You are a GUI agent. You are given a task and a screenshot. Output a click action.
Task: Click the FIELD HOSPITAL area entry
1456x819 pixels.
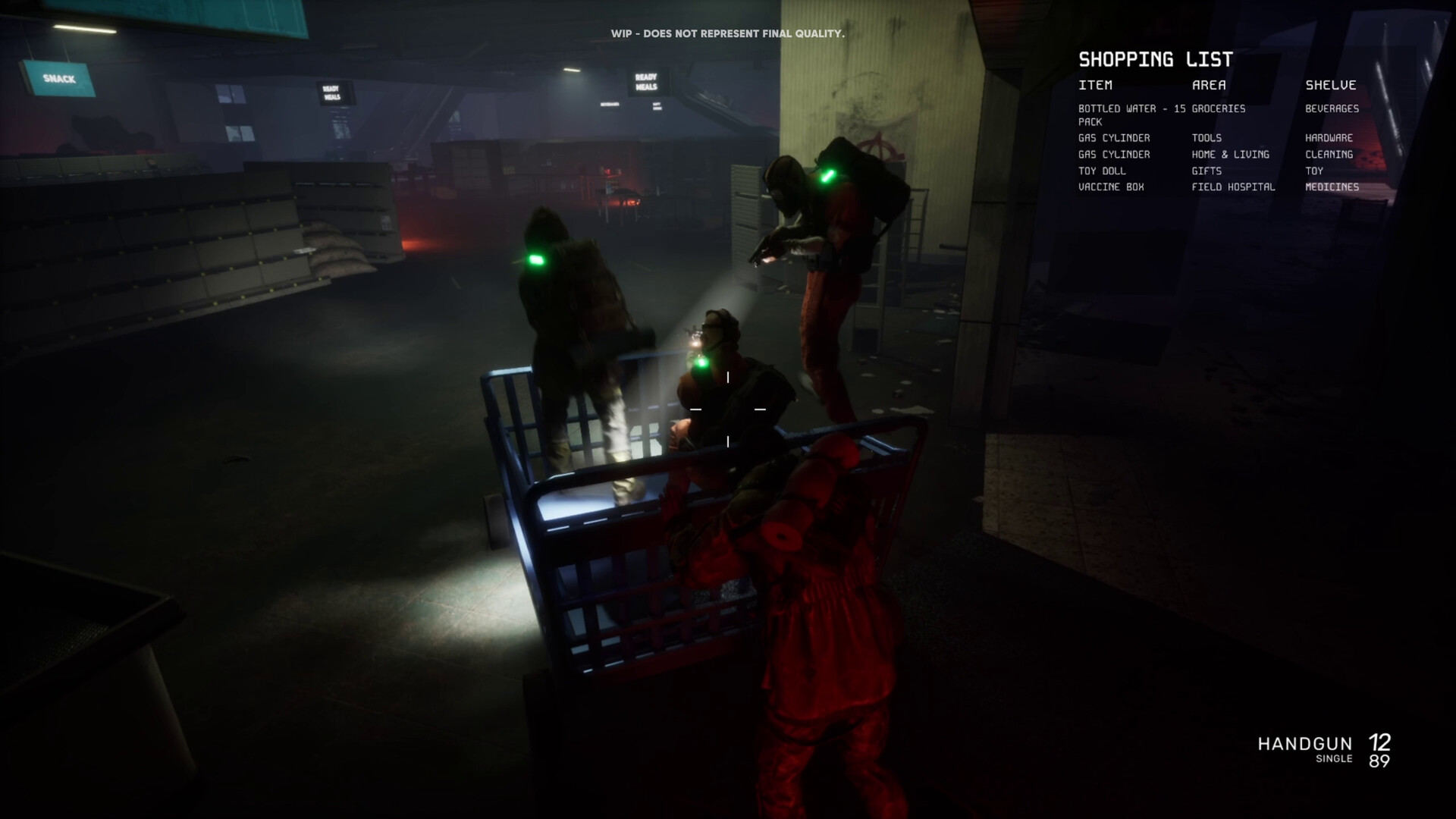(1233, 187)
